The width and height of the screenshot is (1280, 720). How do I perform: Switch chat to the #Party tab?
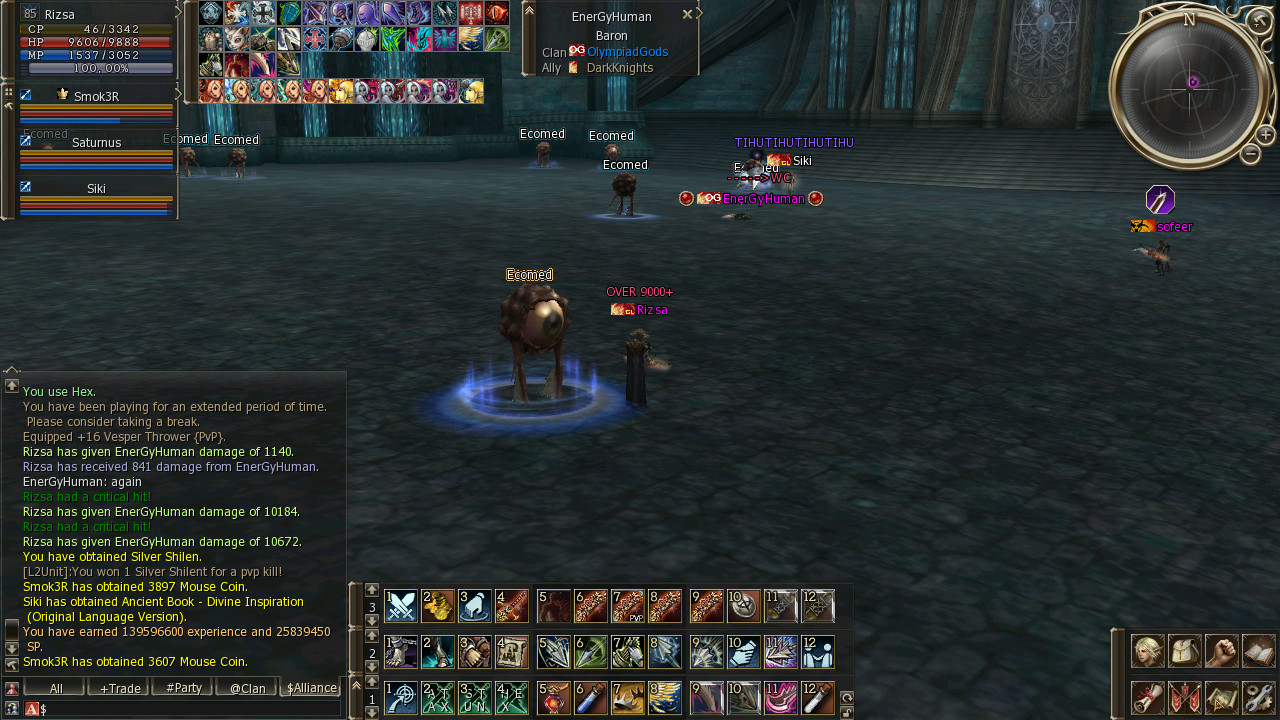(183, 688)
